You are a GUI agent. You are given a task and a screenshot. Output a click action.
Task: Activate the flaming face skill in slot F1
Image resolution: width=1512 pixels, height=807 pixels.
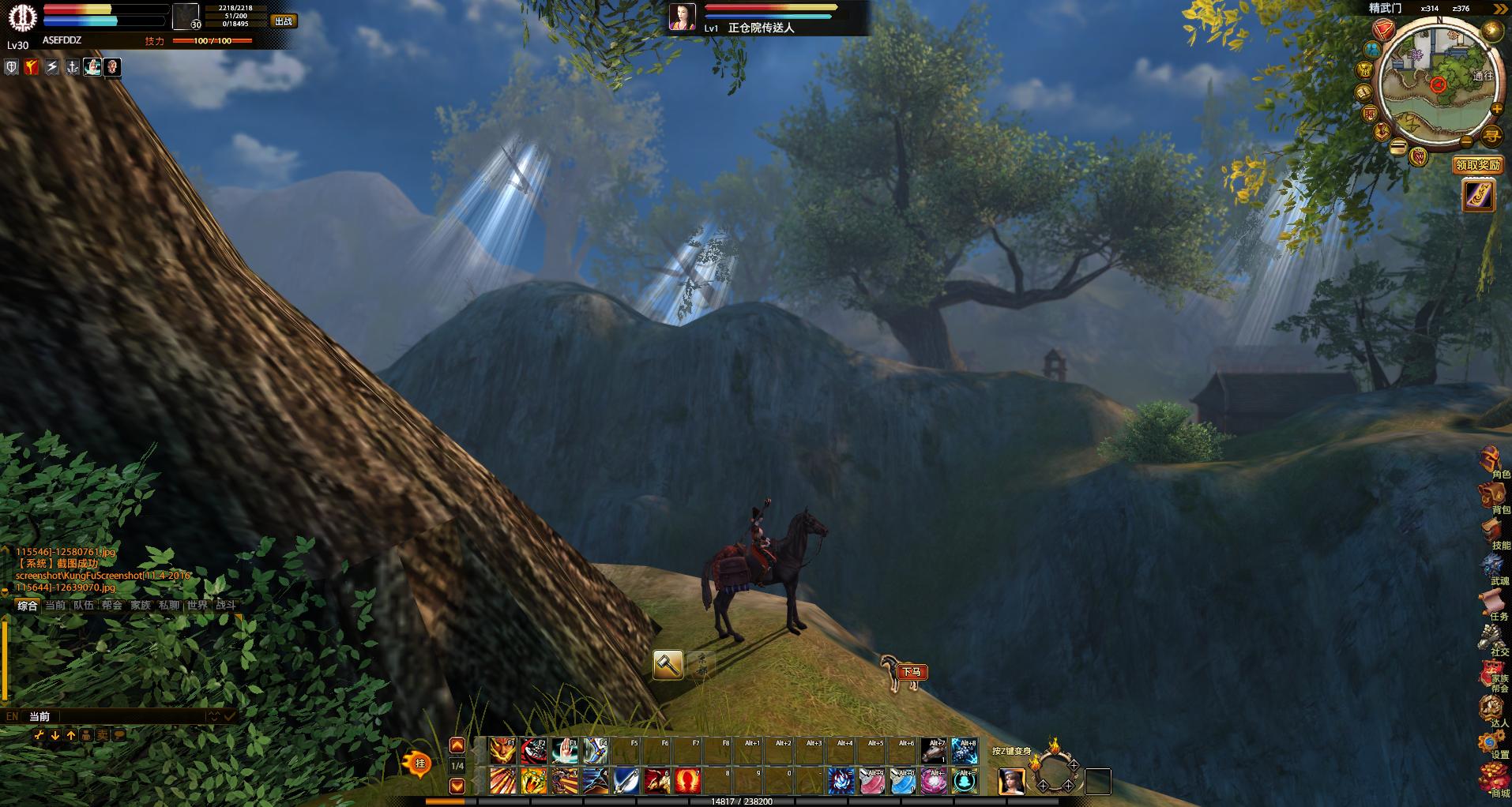[502, 751]
